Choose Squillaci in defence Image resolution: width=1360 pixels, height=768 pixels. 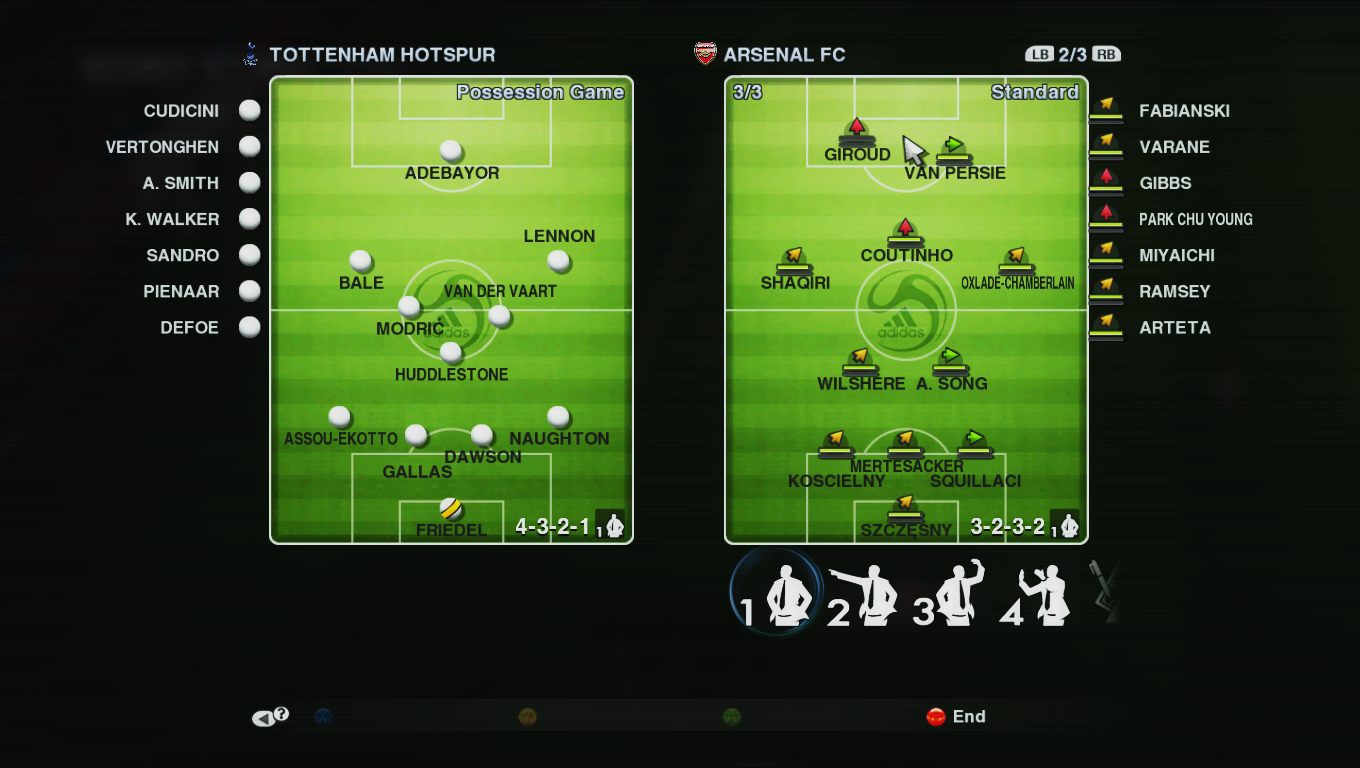(974, 444)
